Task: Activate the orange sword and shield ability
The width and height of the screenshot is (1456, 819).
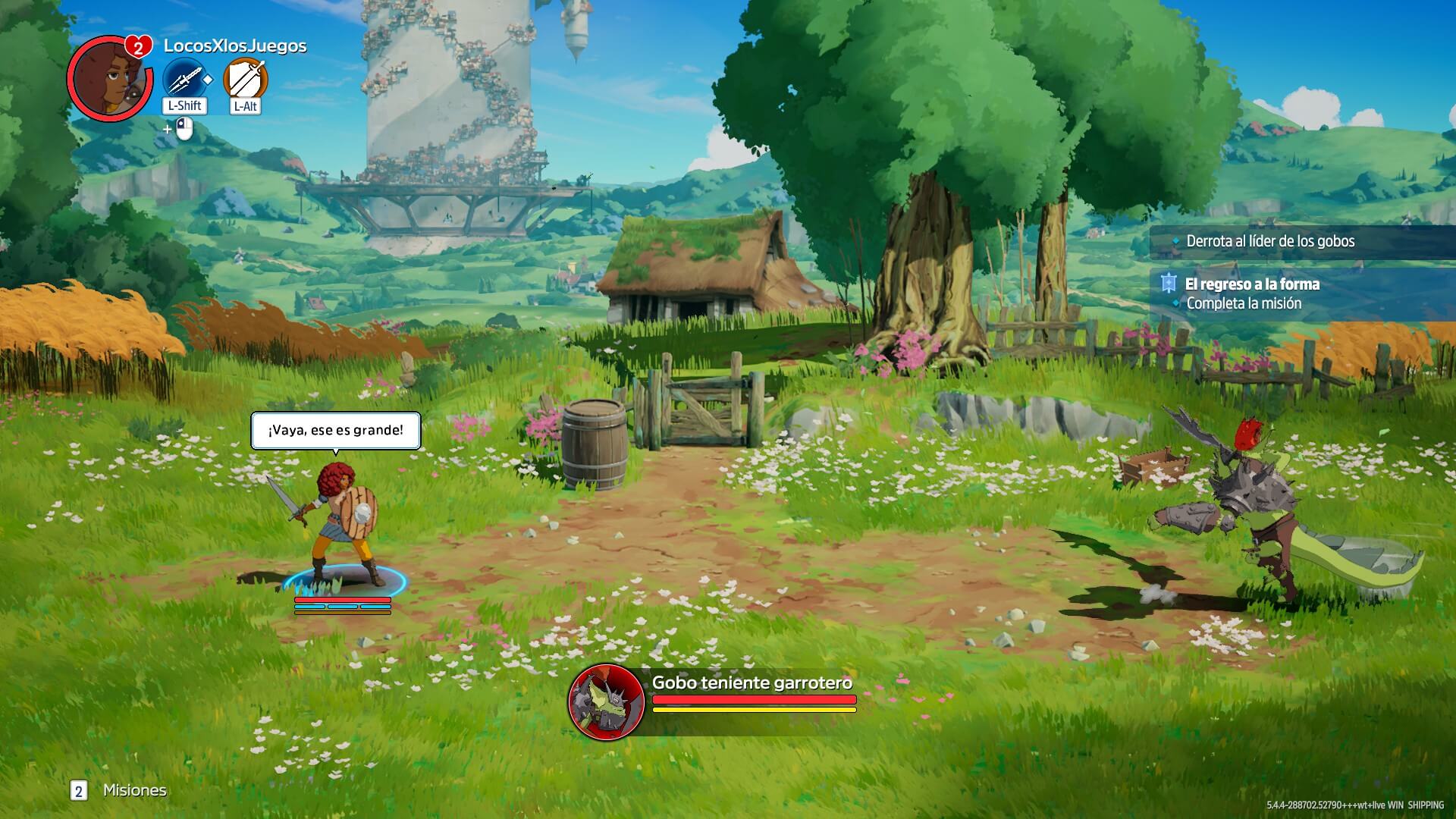Action: tap(246, 79)
